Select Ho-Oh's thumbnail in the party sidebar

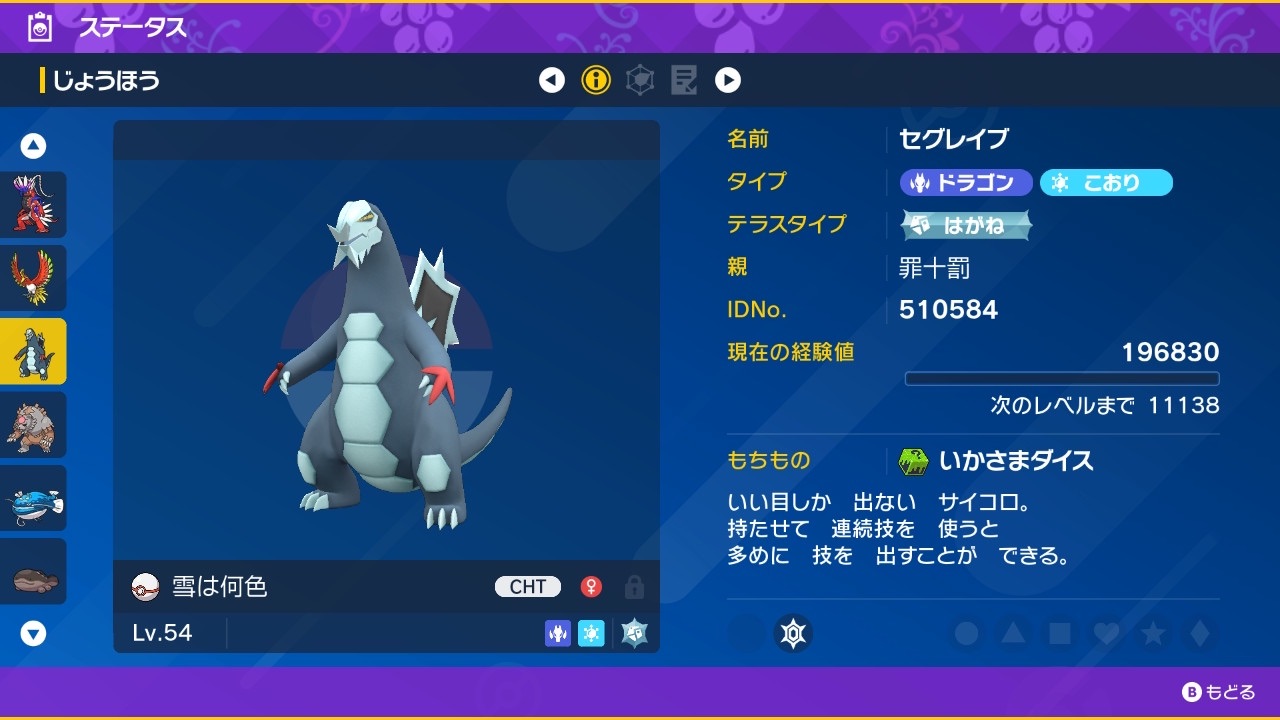pos(33,278)
